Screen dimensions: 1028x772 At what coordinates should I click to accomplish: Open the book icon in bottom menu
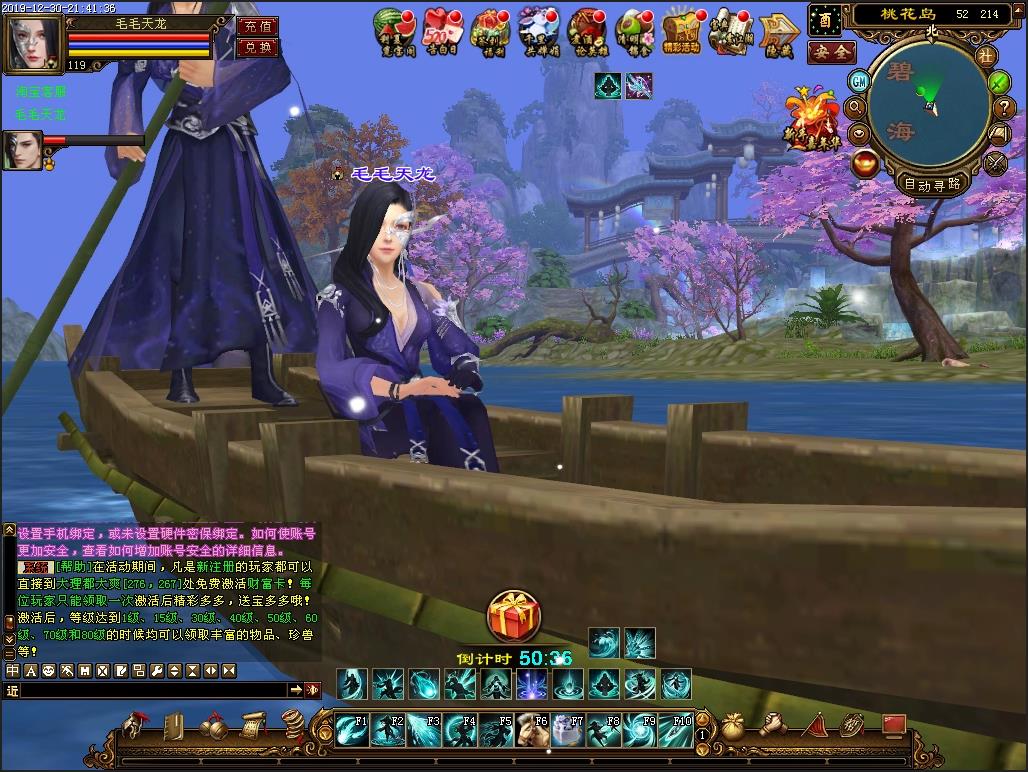click(174, 725)
